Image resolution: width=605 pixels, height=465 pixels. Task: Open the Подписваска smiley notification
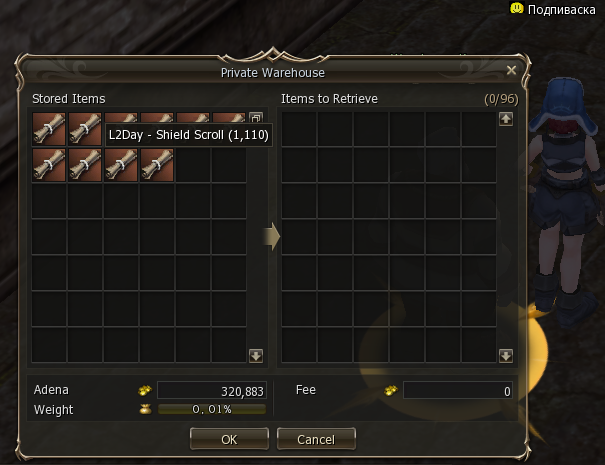(x=517, y=8)
